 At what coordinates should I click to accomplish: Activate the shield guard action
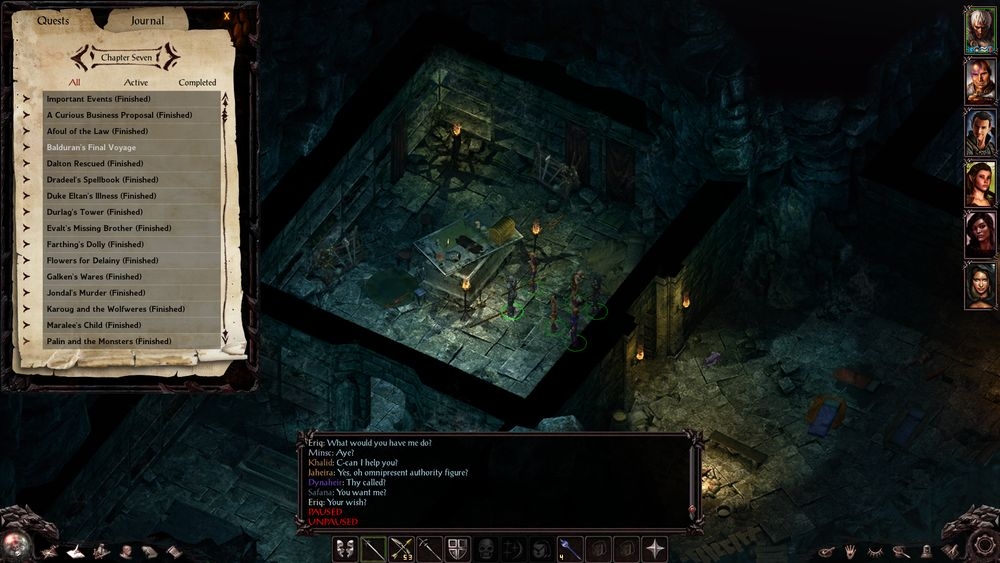coord(458,548)
